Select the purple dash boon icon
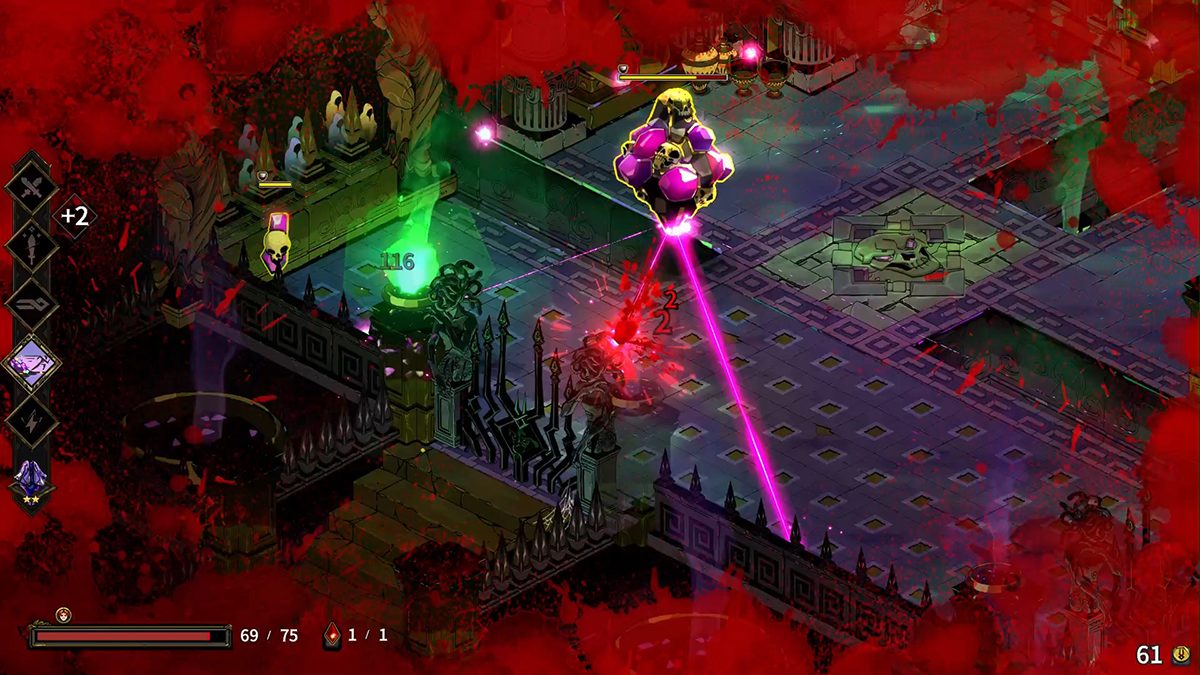This screenshot has width=1200, height=675. 31,362
